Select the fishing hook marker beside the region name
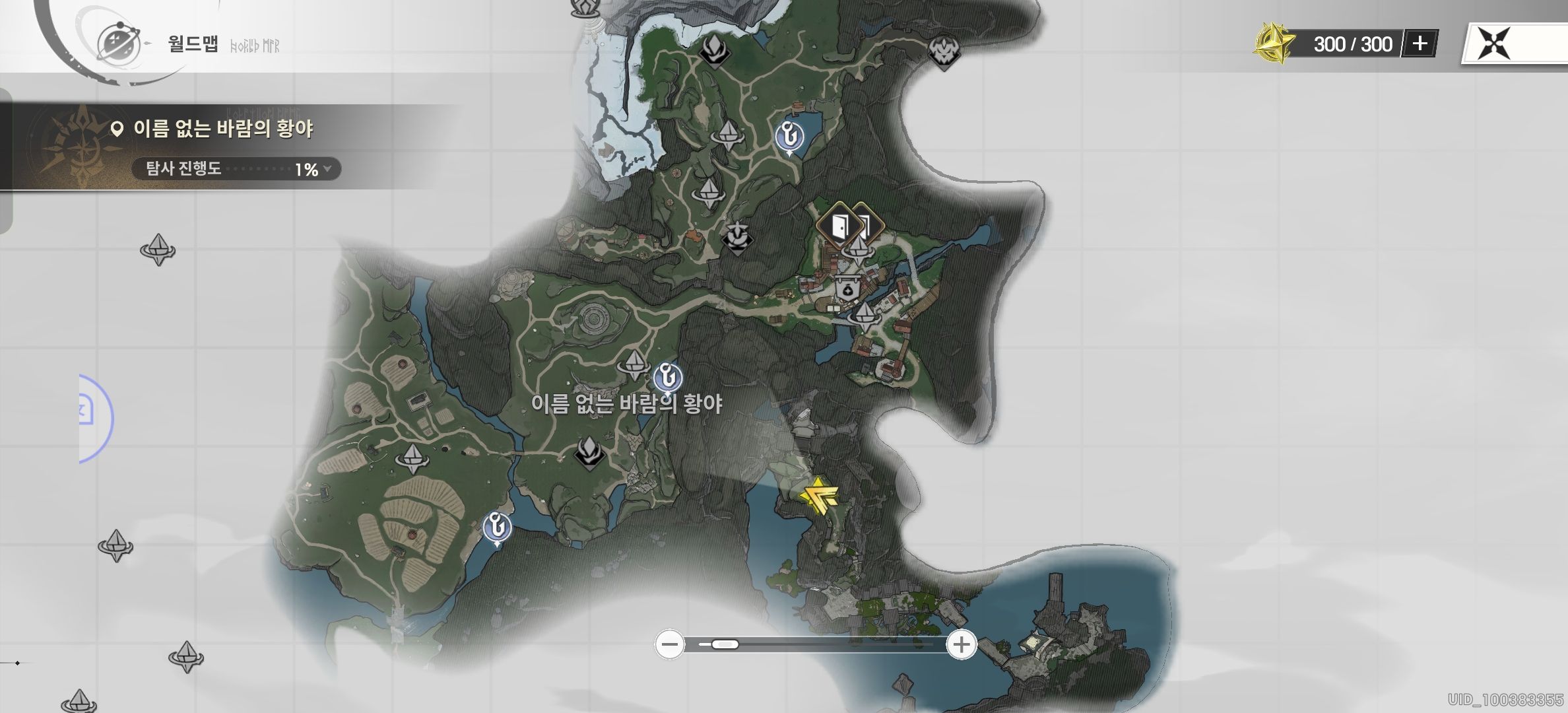Viewport: 1568px width, 713px height. click(x=668, y=380)
